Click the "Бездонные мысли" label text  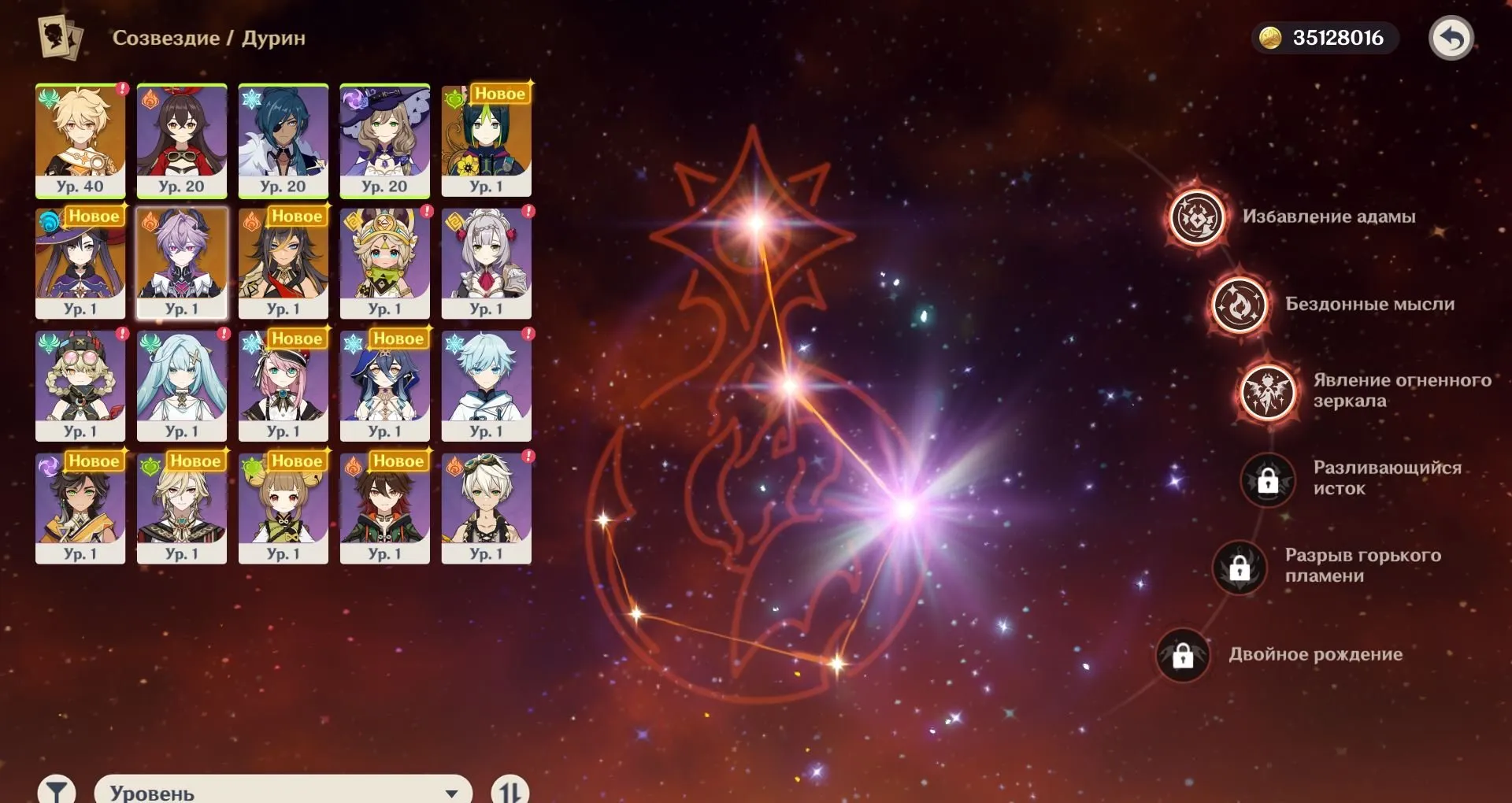click(x=1370, y=305)
